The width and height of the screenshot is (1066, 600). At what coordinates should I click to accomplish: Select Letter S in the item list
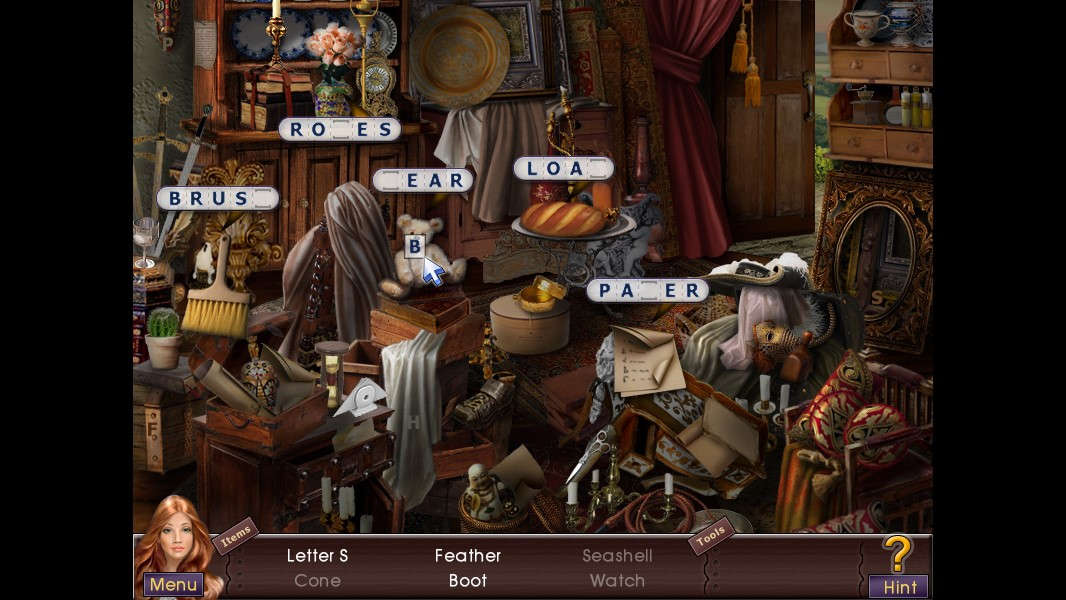click(x=317, y=555)
